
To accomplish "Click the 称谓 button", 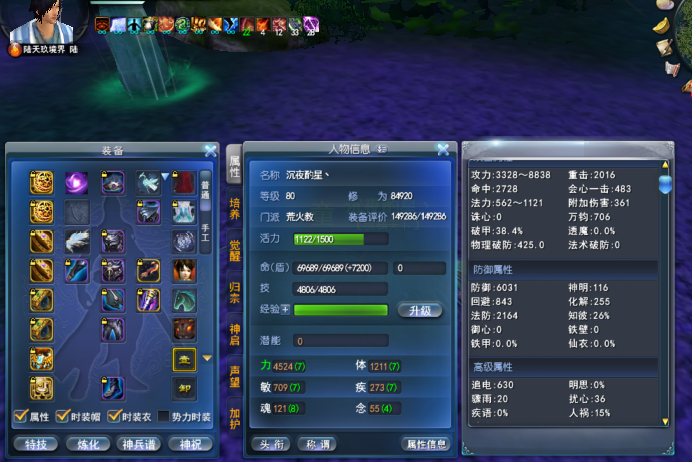I will pos(319,443).
